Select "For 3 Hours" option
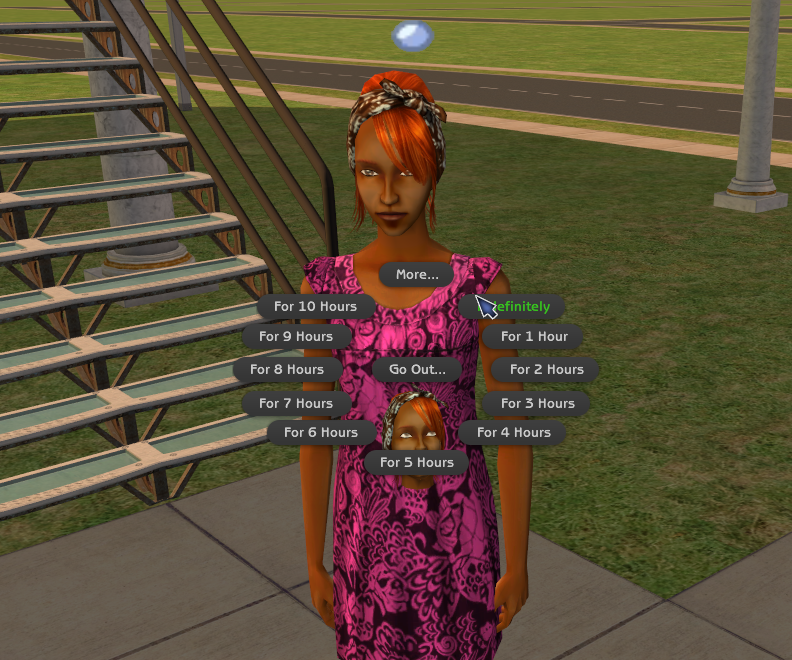792x660 pixels. pyautogui.click(x=537, y=403)
